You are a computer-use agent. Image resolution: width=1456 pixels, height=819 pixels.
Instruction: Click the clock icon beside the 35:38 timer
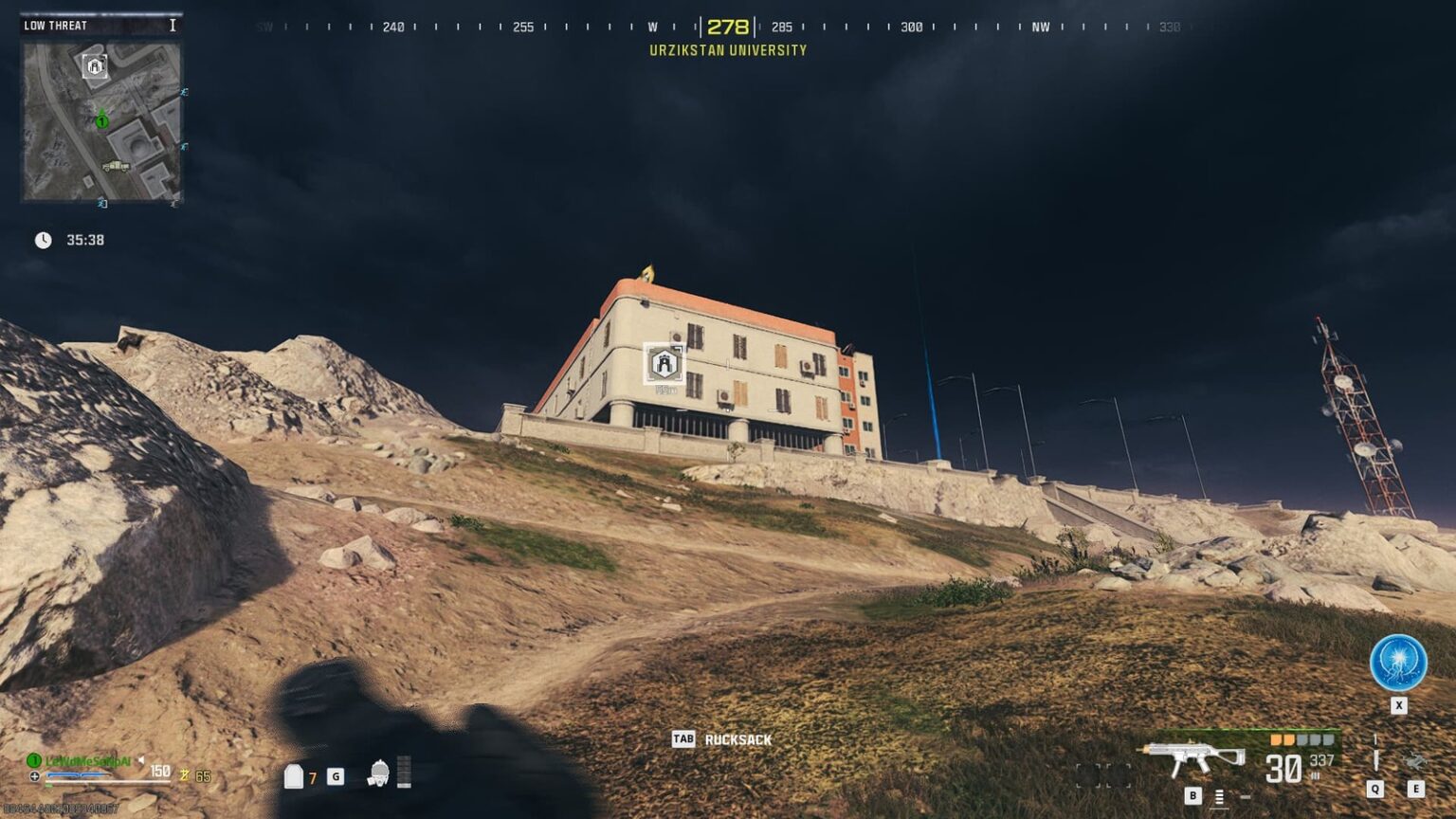pyautogui.click(x=42, y=241)
